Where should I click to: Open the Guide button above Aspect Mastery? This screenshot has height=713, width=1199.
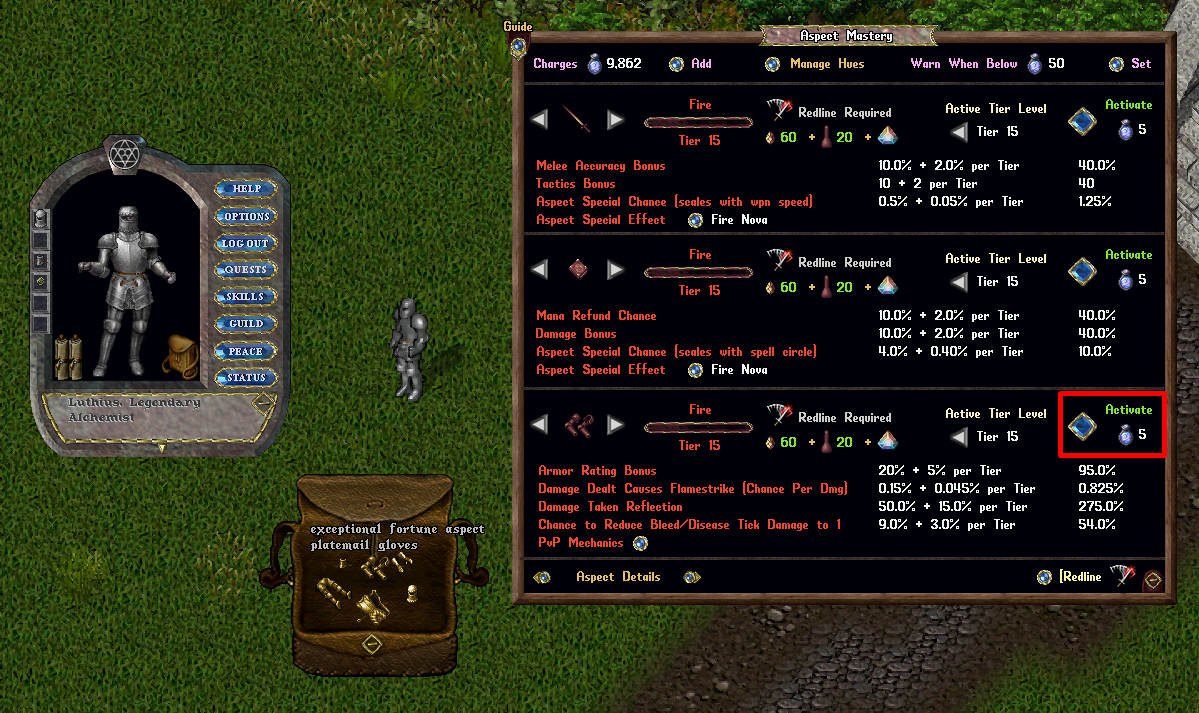[518, 45]
